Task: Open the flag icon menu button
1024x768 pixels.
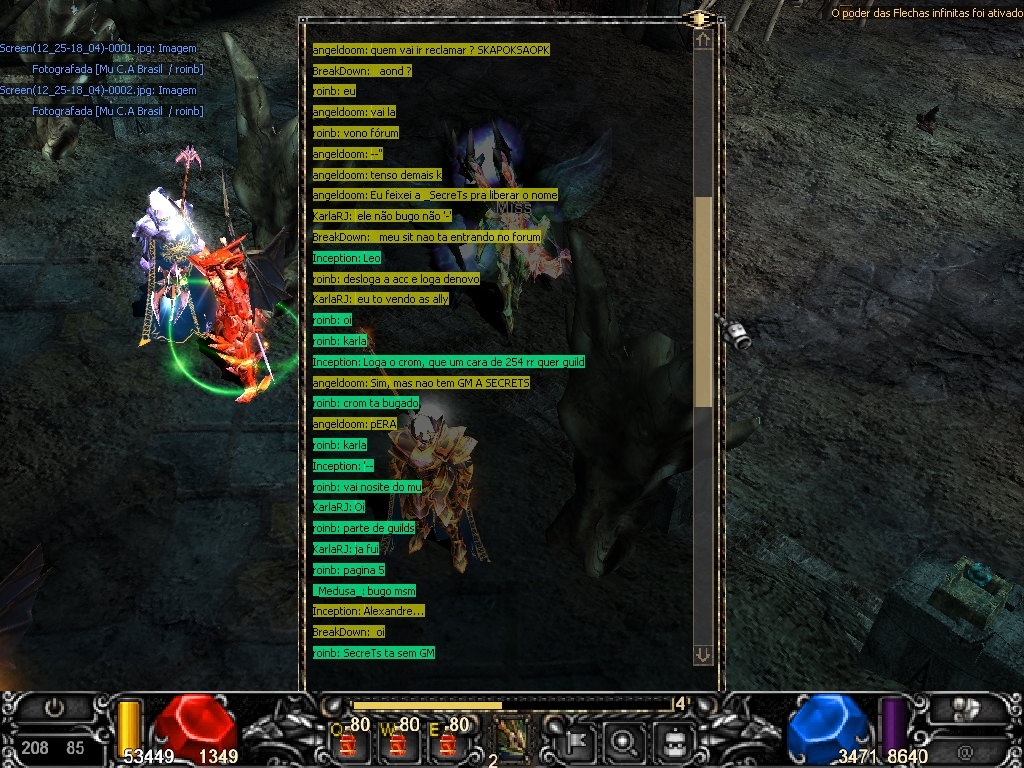Action: (577, 741)
